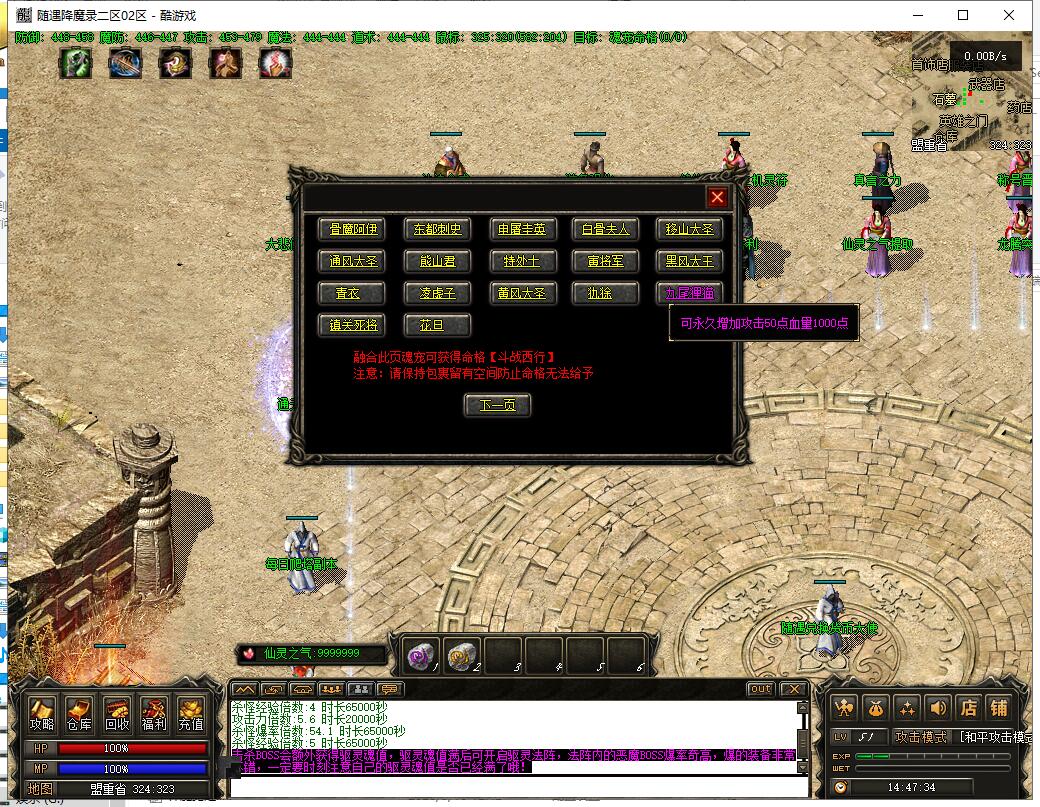This screenshot has width=1040, height=807.
Task: Close the soul pet dialog with the red X
Action: [x=716, y=197]
